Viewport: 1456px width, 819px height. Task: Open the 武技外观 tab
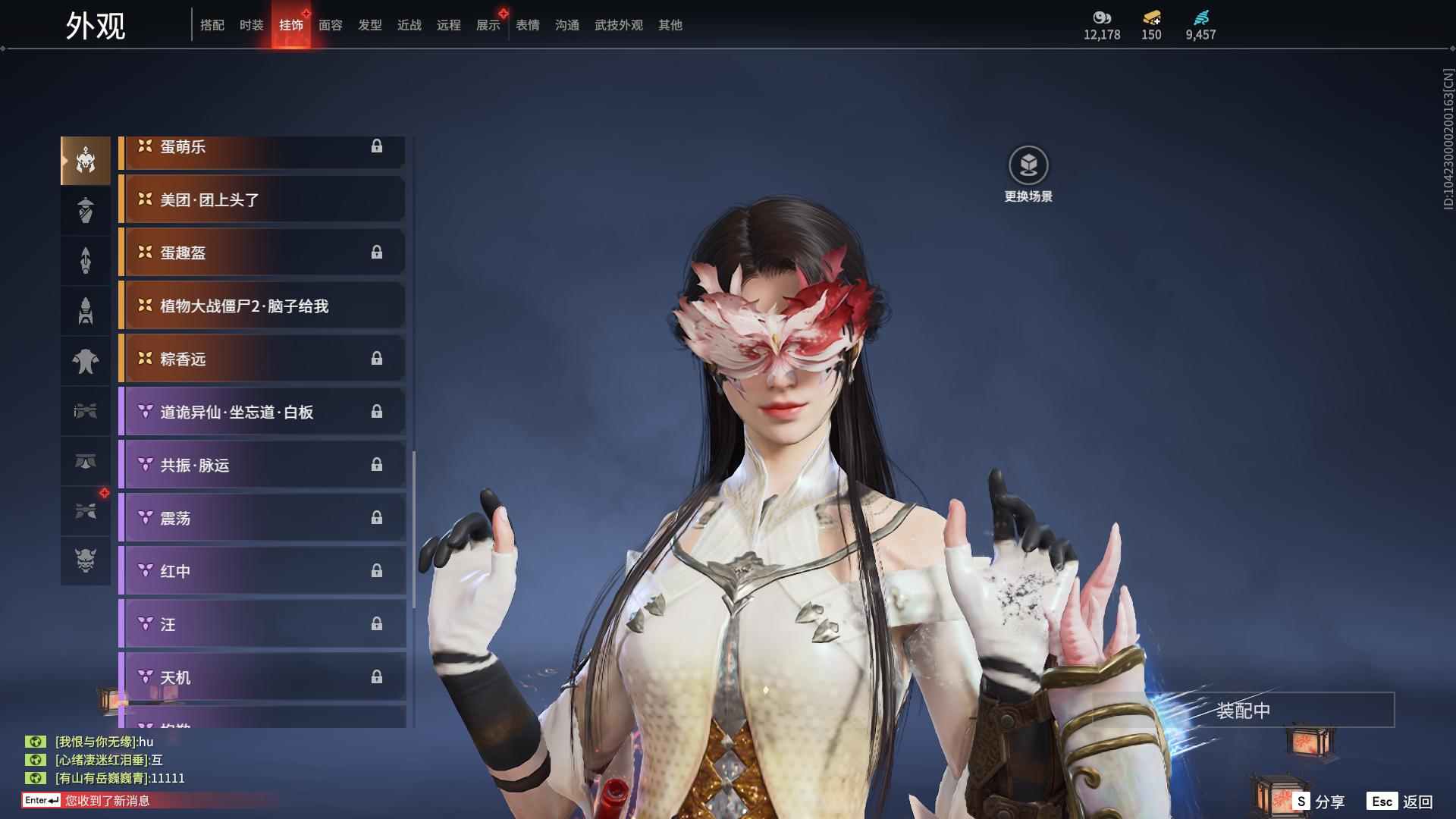click(618, 25)
